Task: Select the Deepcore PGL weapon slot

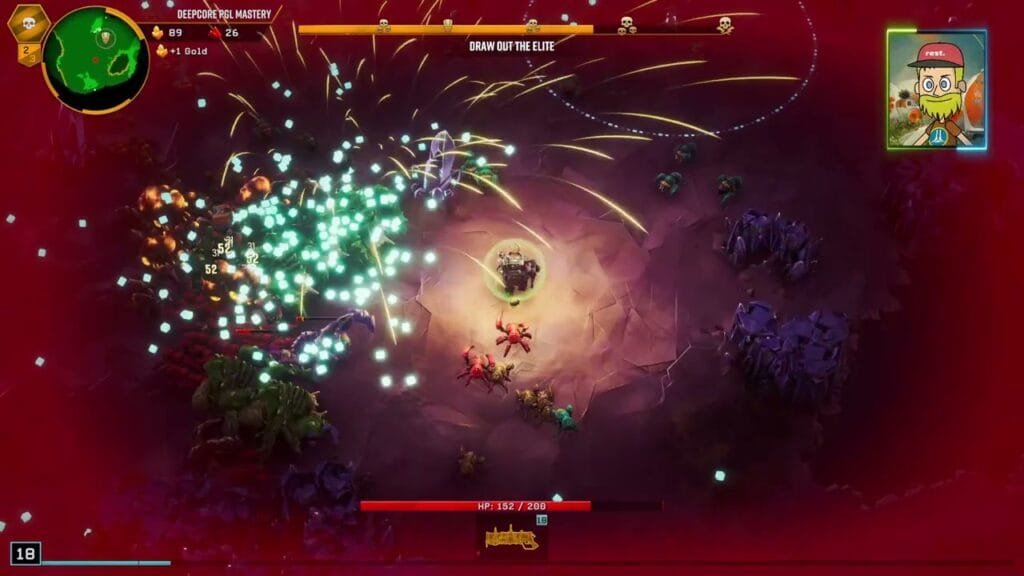Action: click(512, 537)
